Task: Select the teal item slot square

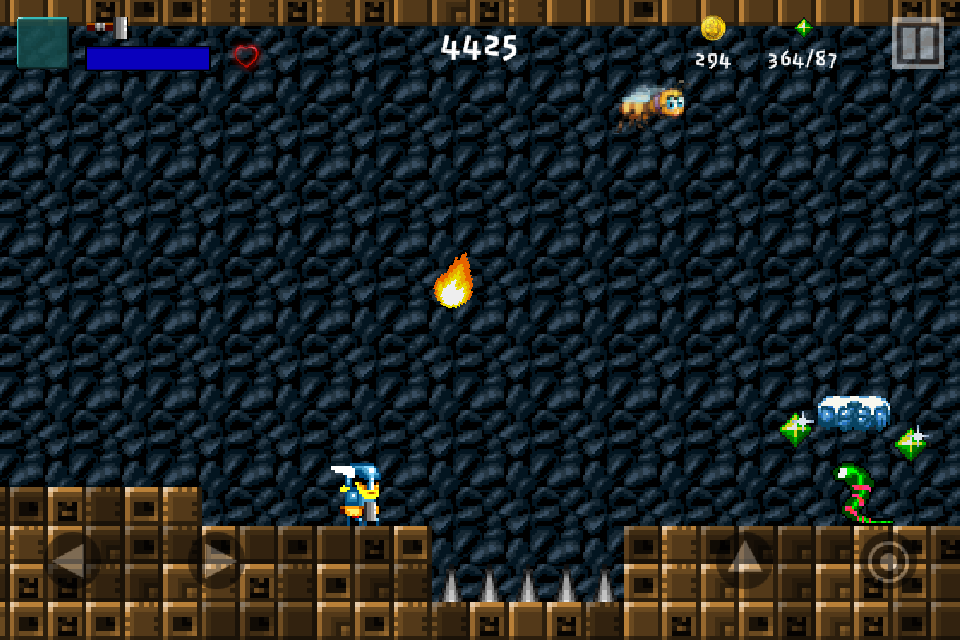Action: [43, 43]
